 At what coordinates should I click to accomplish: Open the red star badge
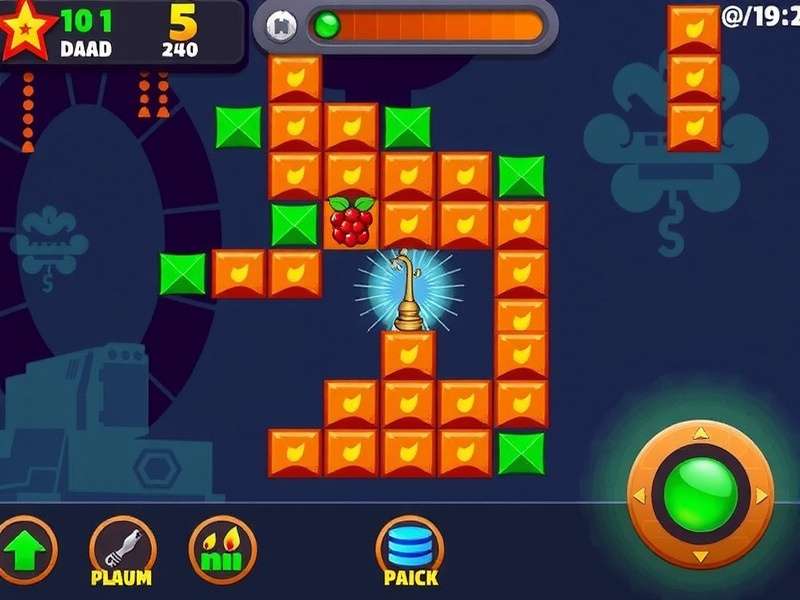pos(22,31)
